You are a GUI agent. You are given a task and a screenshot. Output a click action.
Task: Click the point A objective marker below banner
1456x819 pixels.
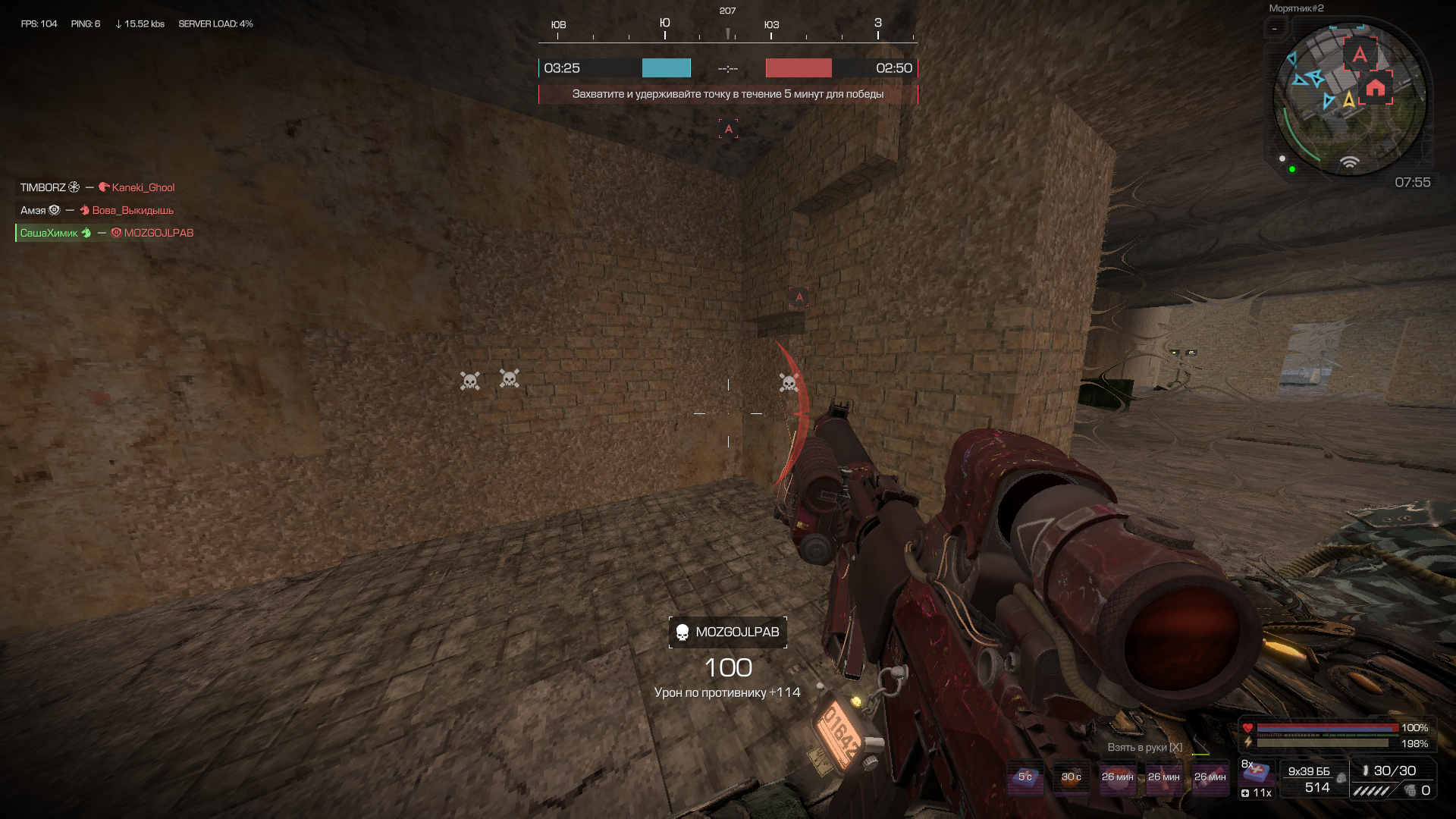click(x=728, y=129)
